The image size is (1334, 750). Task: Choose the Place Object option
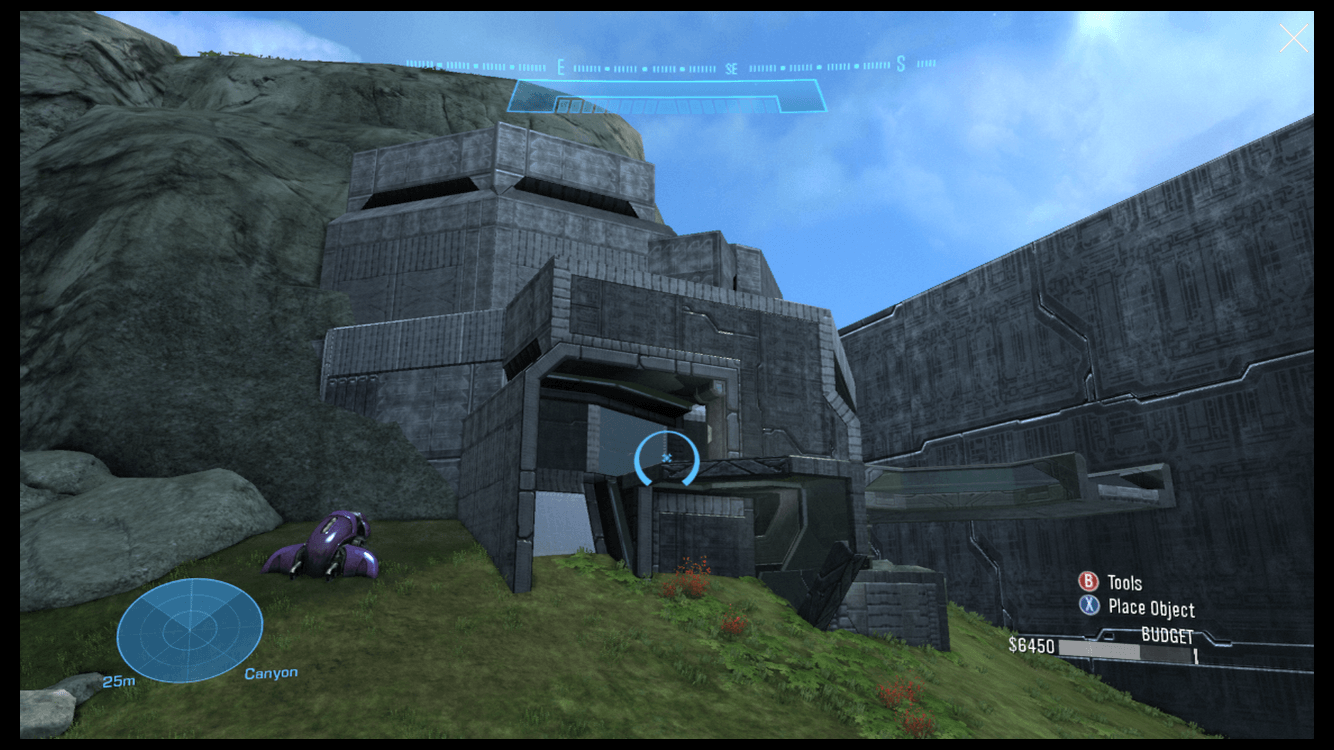pos(1137,607)
